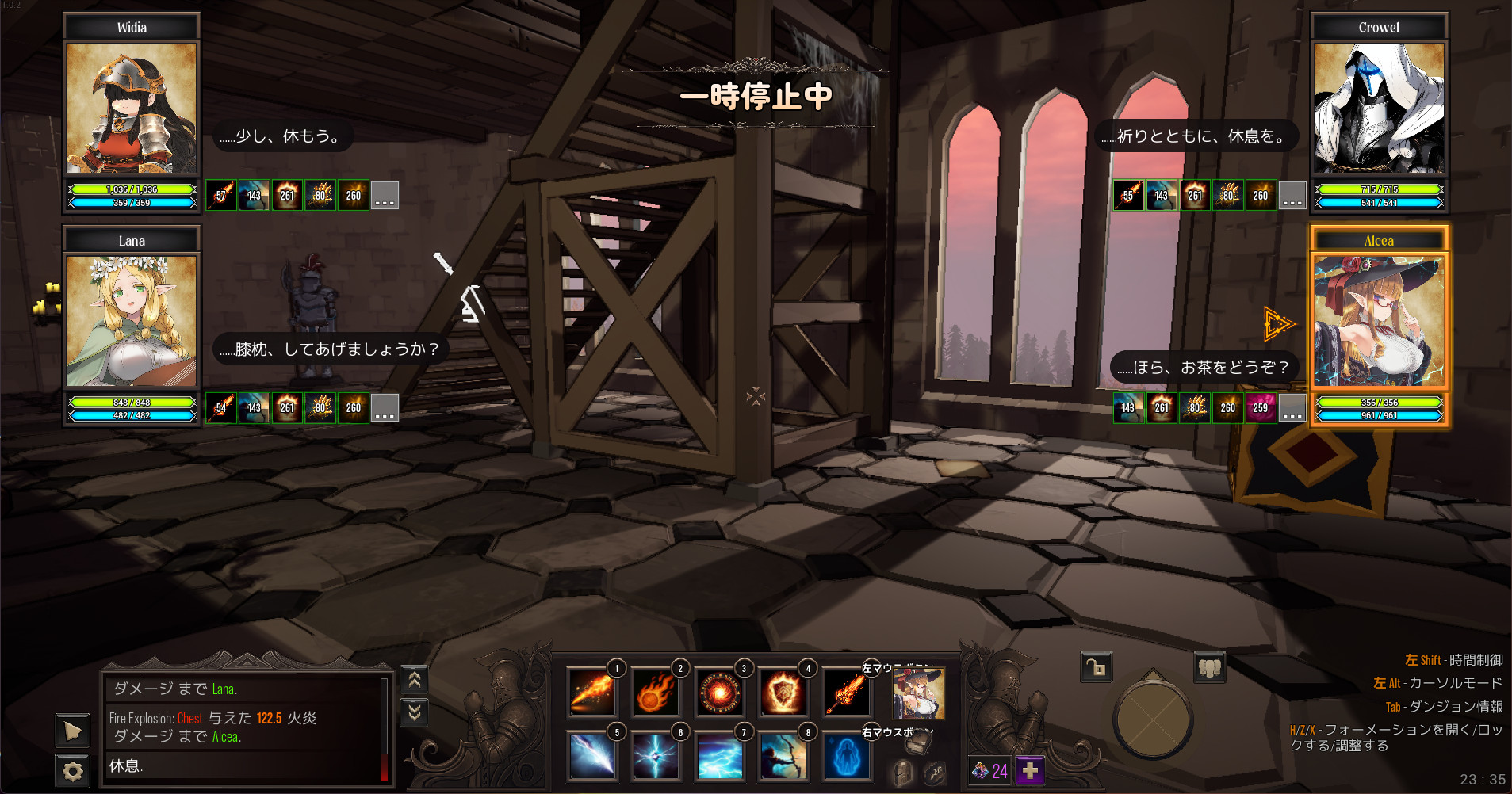Activate the flame shield skill in slot 4
1512x794 pixels.
tap(783, 693)
